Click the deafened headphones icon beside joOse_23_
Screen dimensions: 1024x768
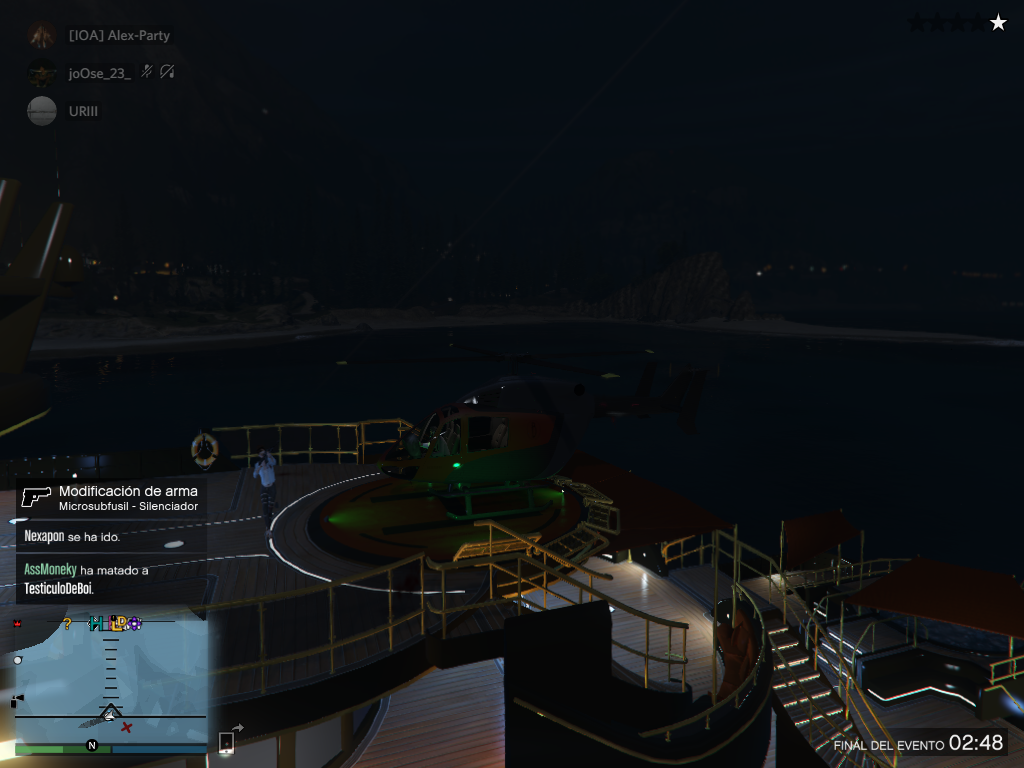167,72
